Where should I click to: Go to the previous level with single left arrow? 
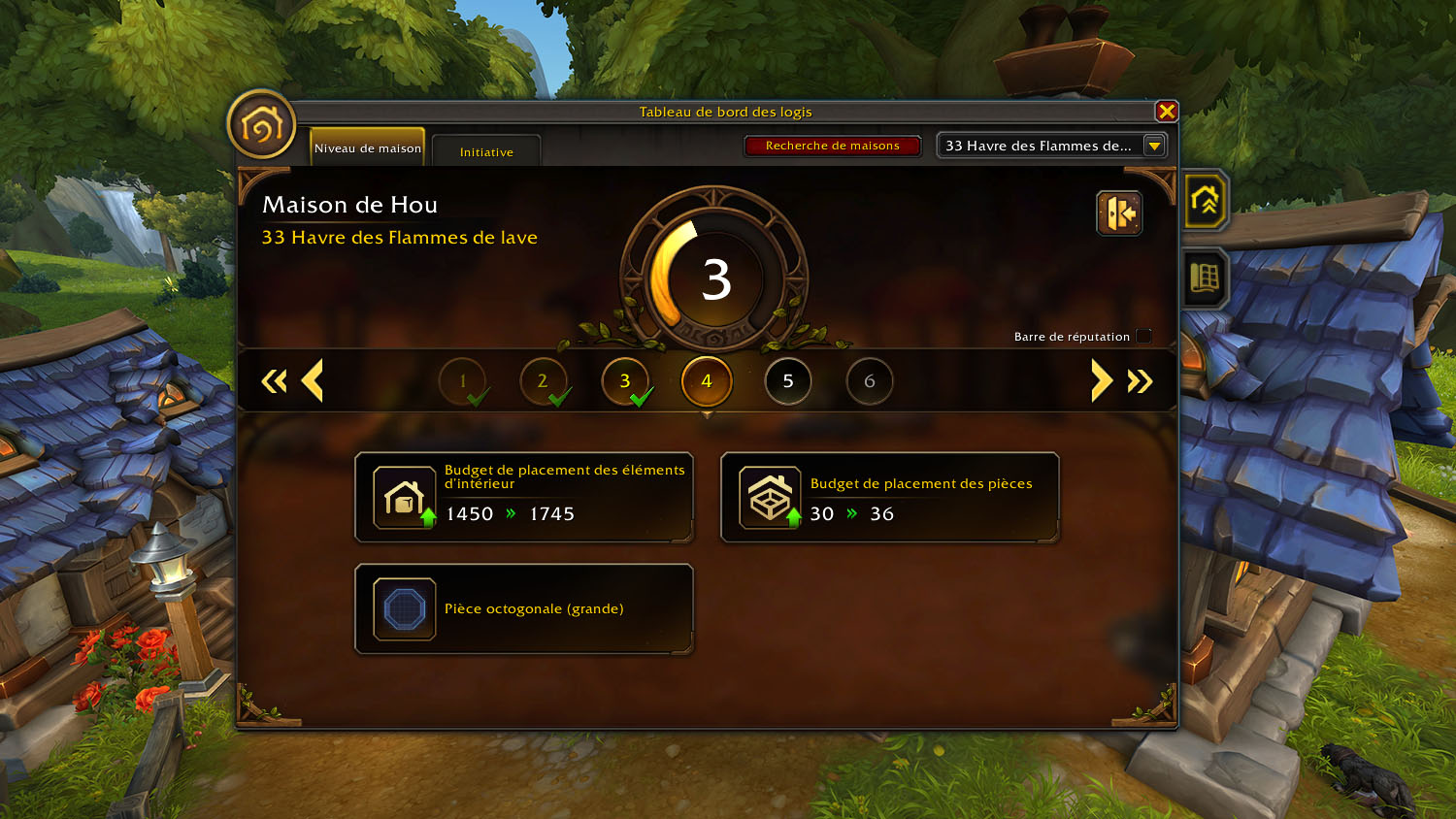[313, 380]
